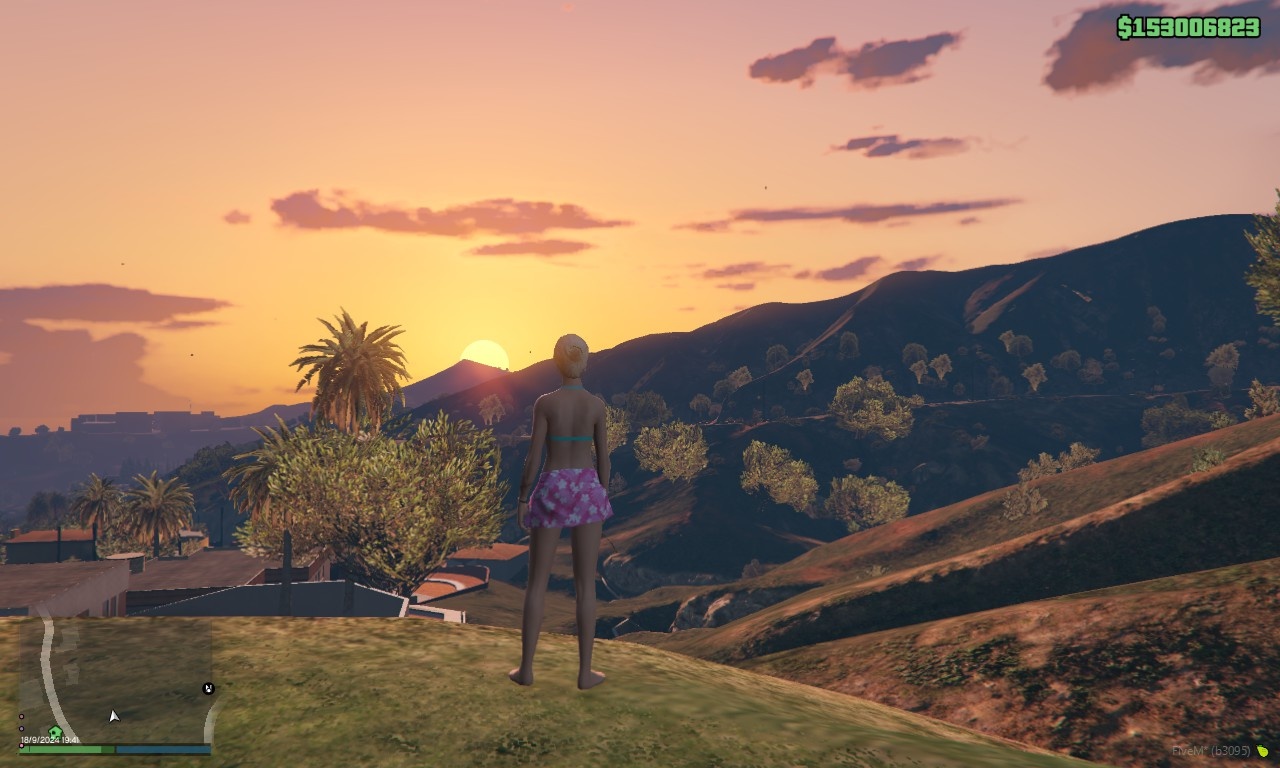
Task: Select the top pink blip left of the minimap
Action: click(22, 715)
